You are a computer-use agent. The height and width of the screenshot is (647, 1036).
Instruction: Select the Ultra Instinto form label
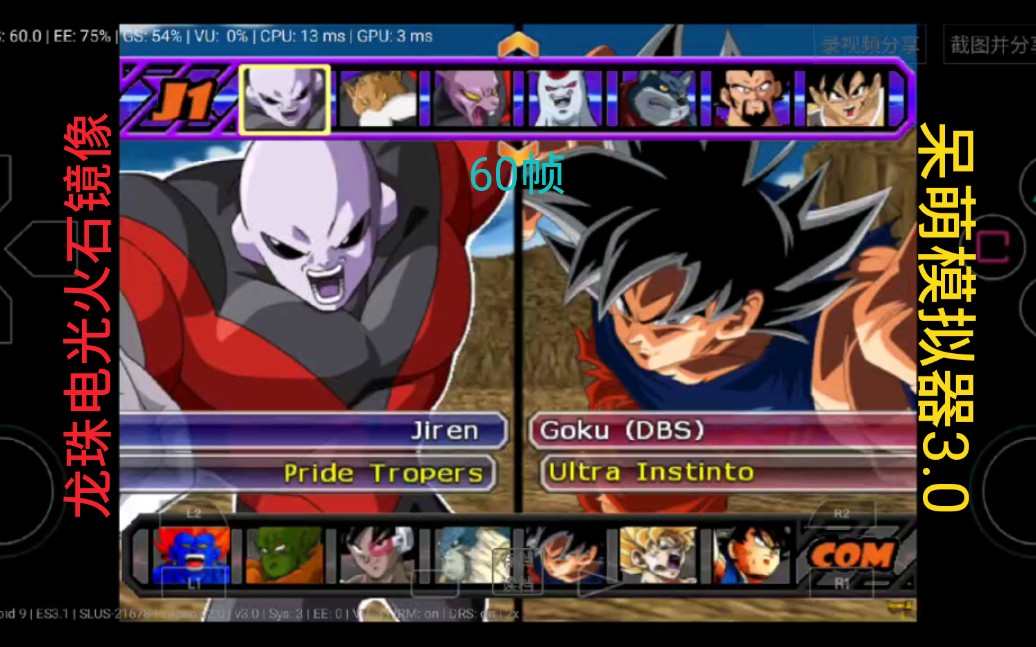[650, 472]
